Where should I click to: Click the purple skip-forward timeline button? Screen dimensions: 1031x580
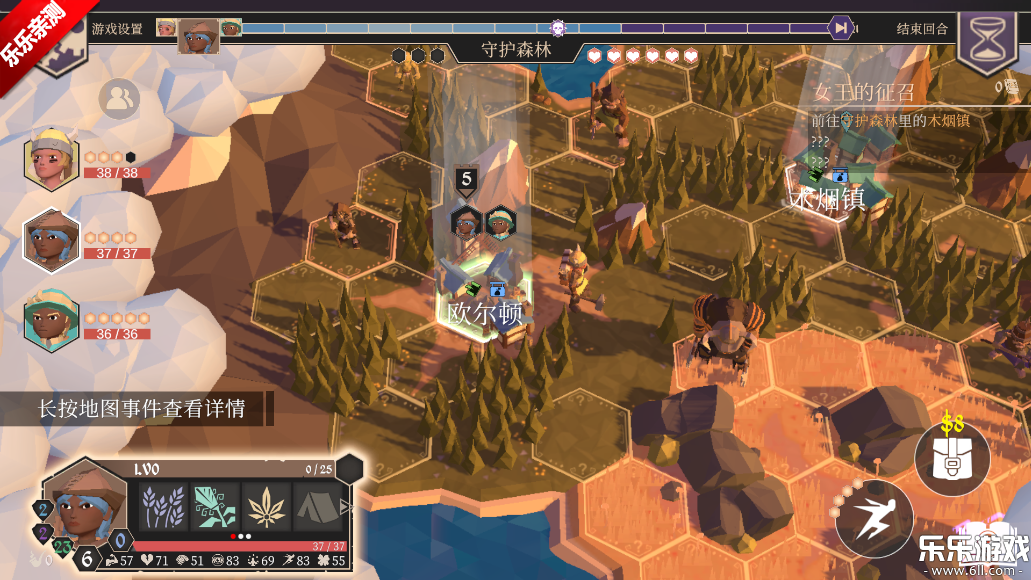click(842, 28)
